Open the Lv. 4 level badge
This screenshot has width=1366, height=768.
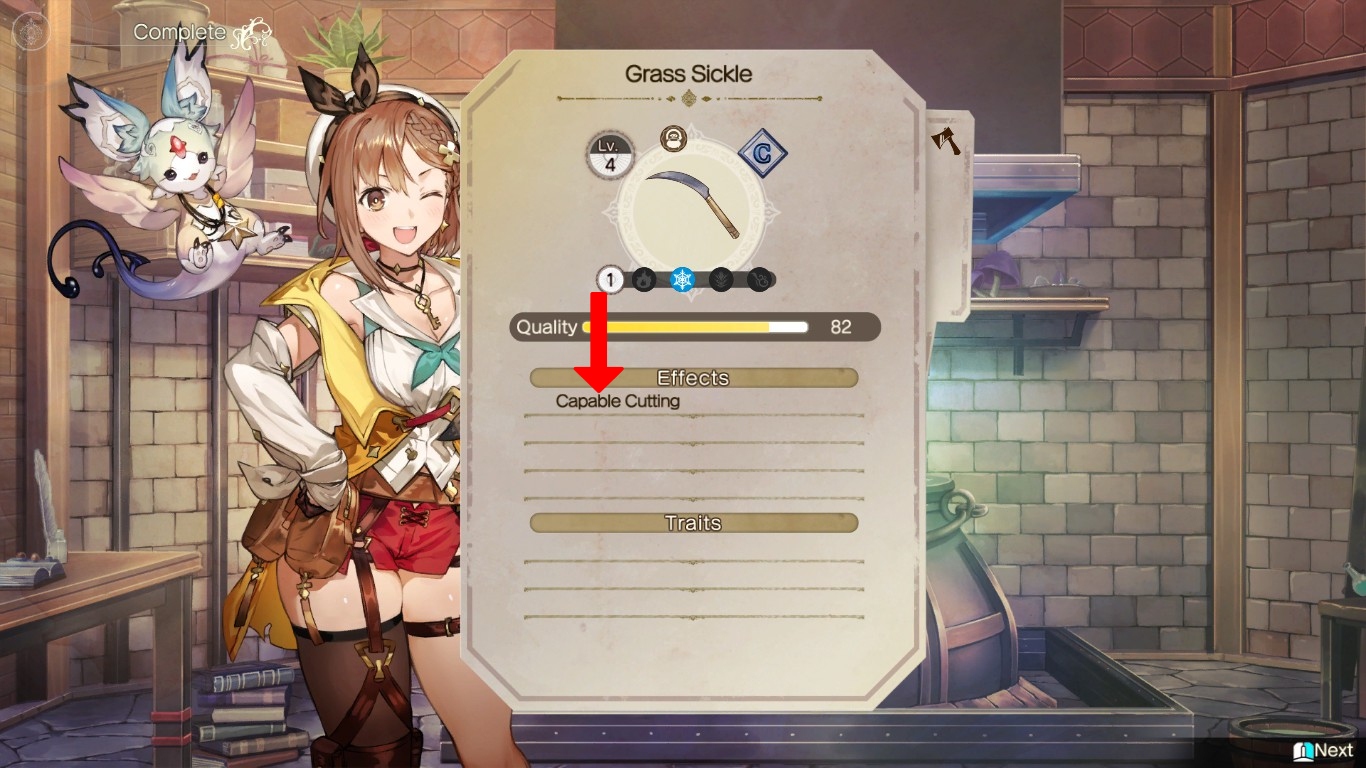tap(609, 155)
